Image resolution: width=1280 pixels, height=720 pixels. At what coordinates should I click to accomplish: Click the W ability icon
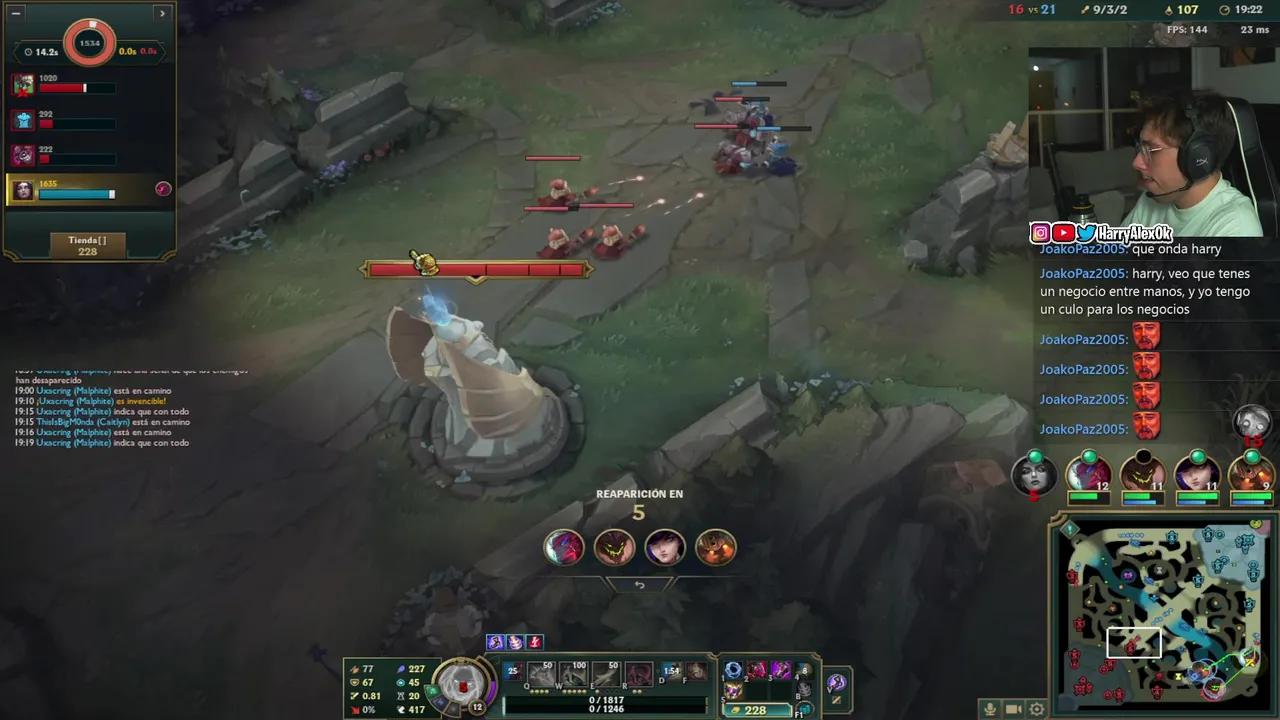click(x=572, y=673)
